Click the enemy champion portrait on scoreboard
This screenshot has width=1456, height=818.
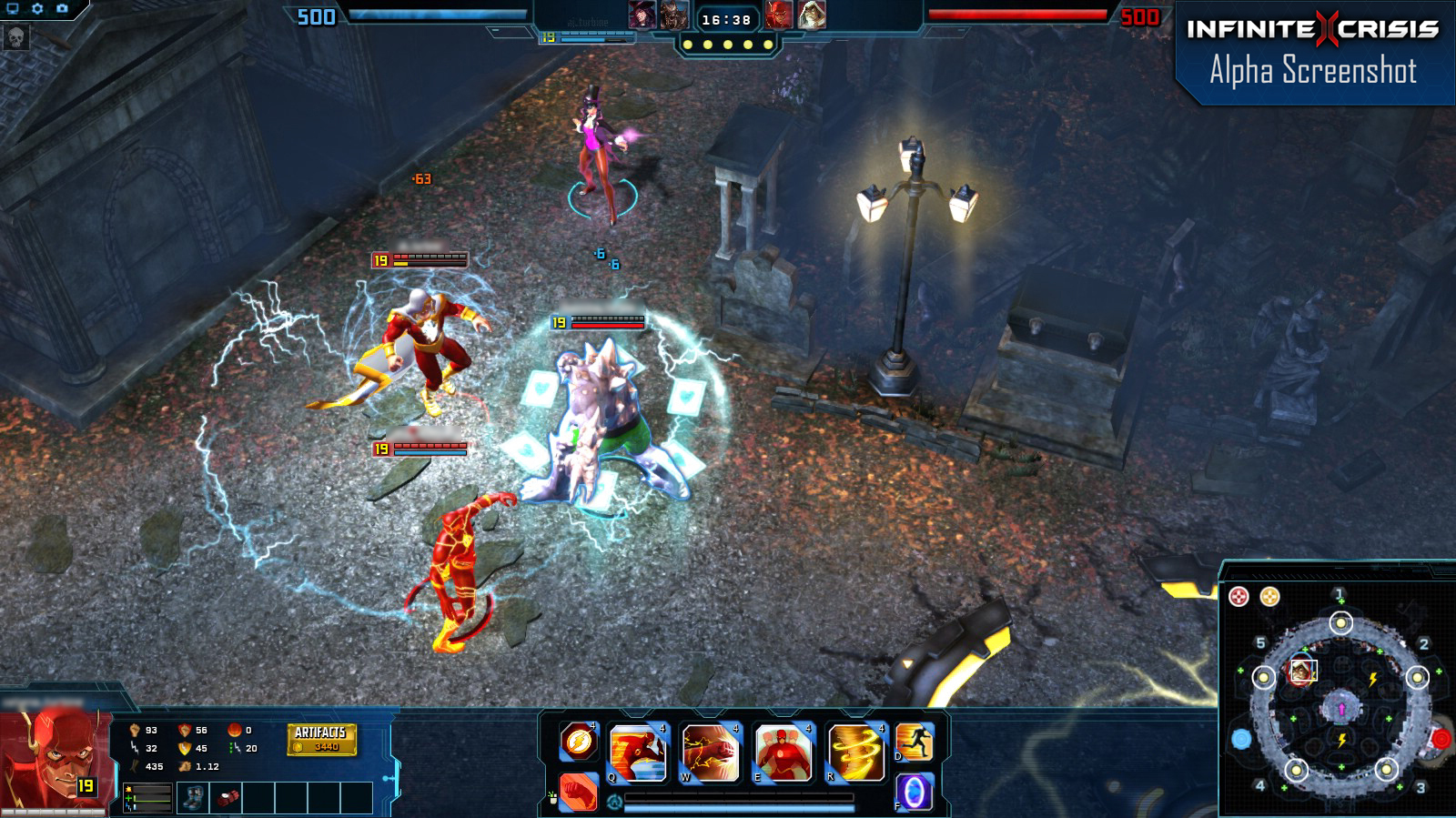tap(779, 15)
